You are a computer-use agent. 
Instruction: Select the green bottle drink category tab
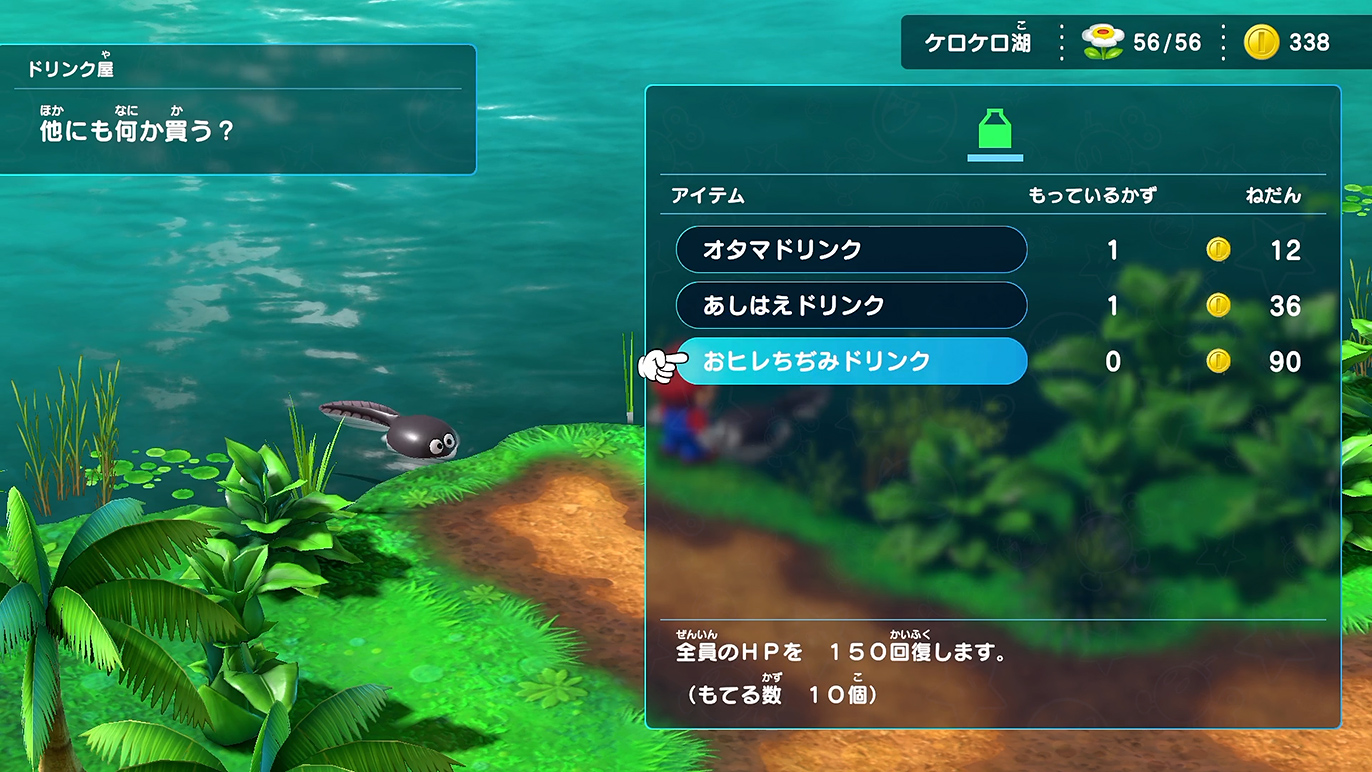click(994, 134)
